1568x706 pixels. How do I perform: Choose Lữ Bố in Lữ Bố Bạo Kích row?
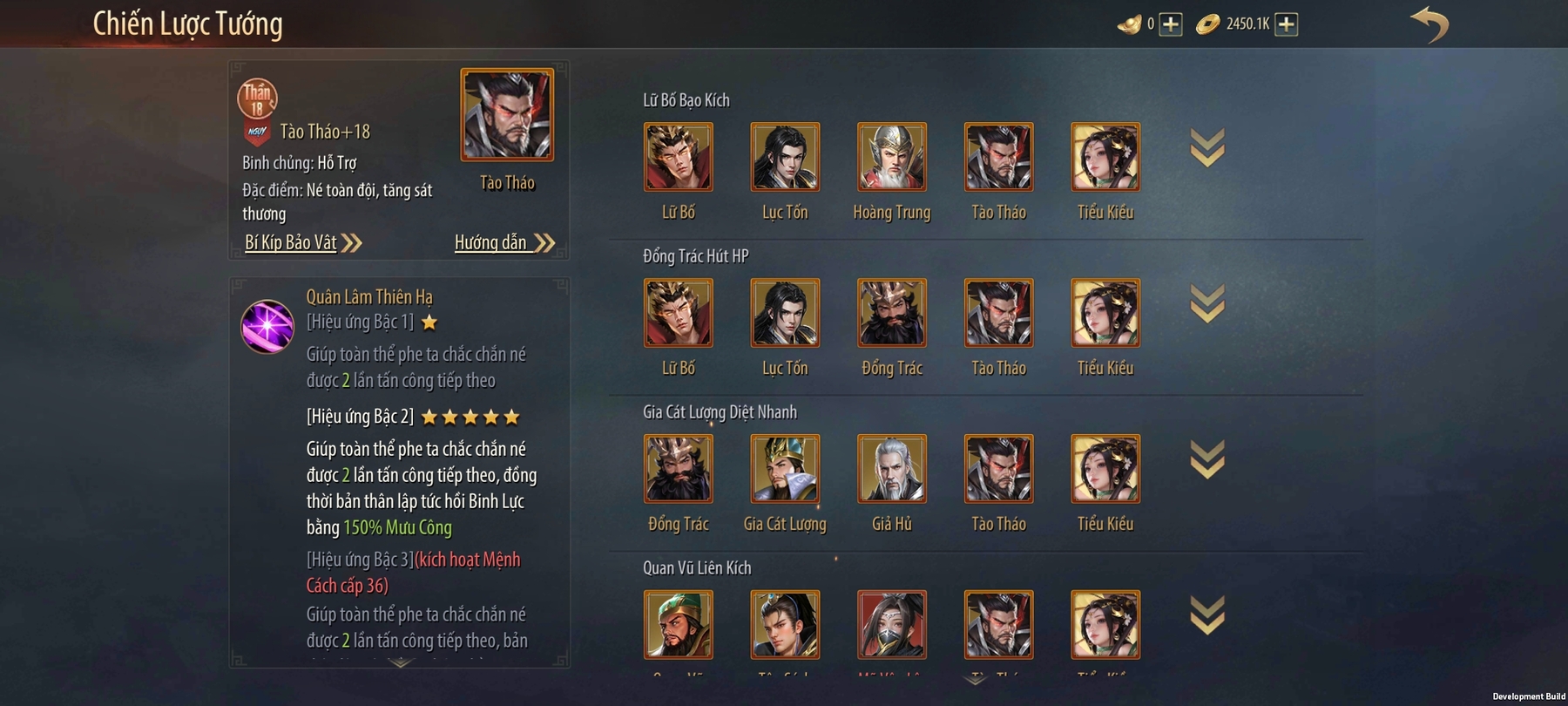(678, 157)
